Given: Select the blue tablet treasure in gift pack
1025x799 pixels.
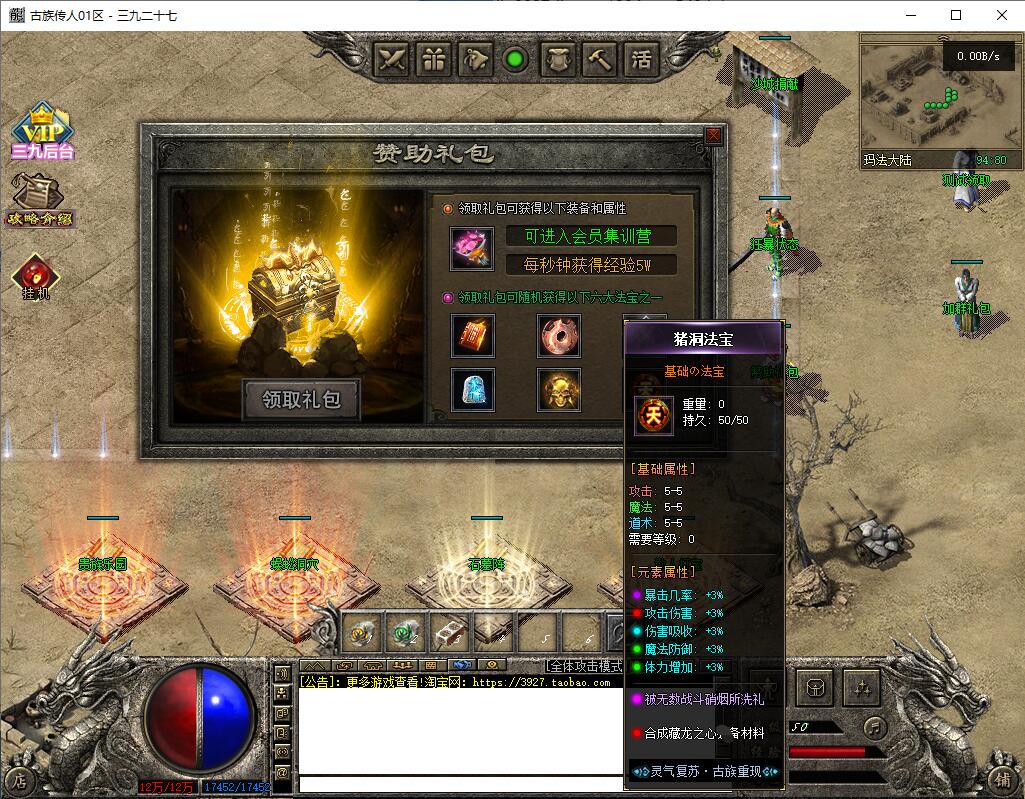Looking at the screenshot, I should tap(472, 390).
